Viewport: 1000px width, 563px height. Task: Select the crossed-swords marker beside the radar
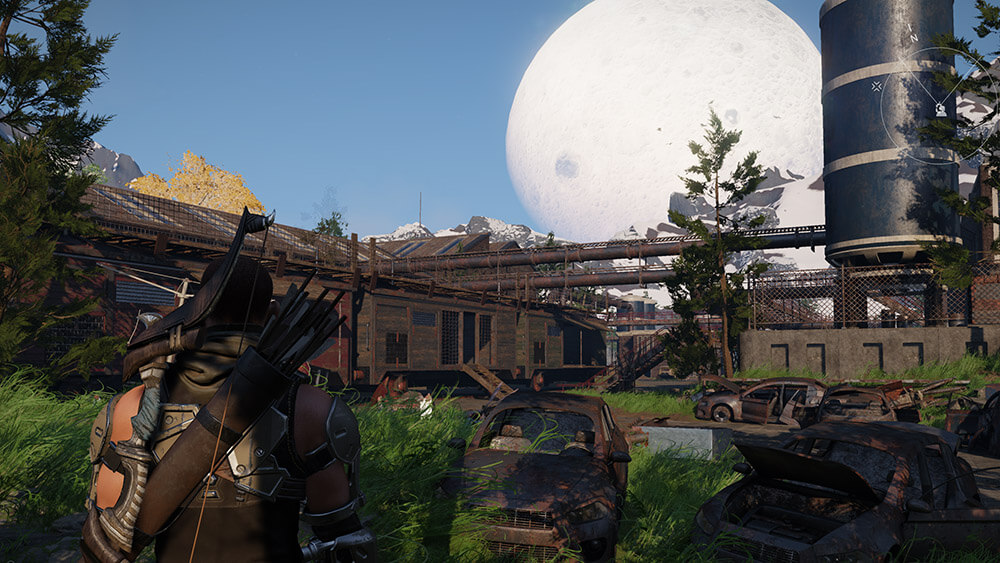pos(877,86)
